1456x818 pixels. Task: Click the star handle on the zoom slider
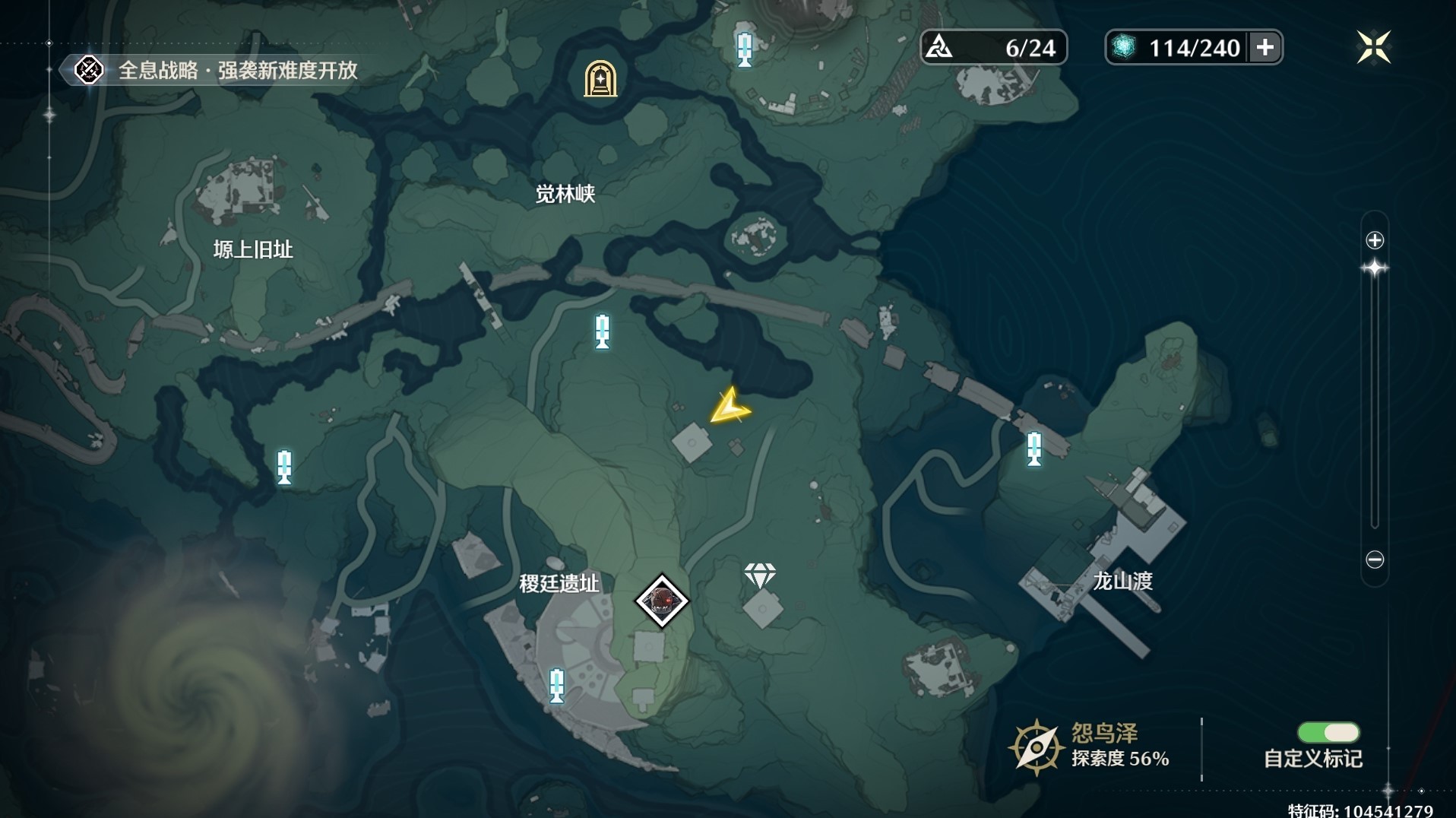(1375, 268)
